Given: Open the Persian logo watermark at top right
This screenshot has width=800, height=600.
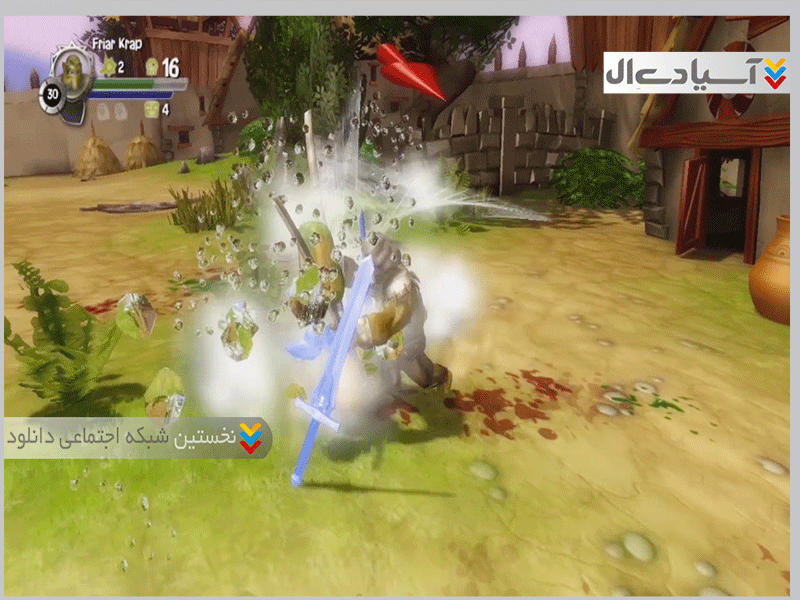Looking at the screenshot, I should 695,69.
